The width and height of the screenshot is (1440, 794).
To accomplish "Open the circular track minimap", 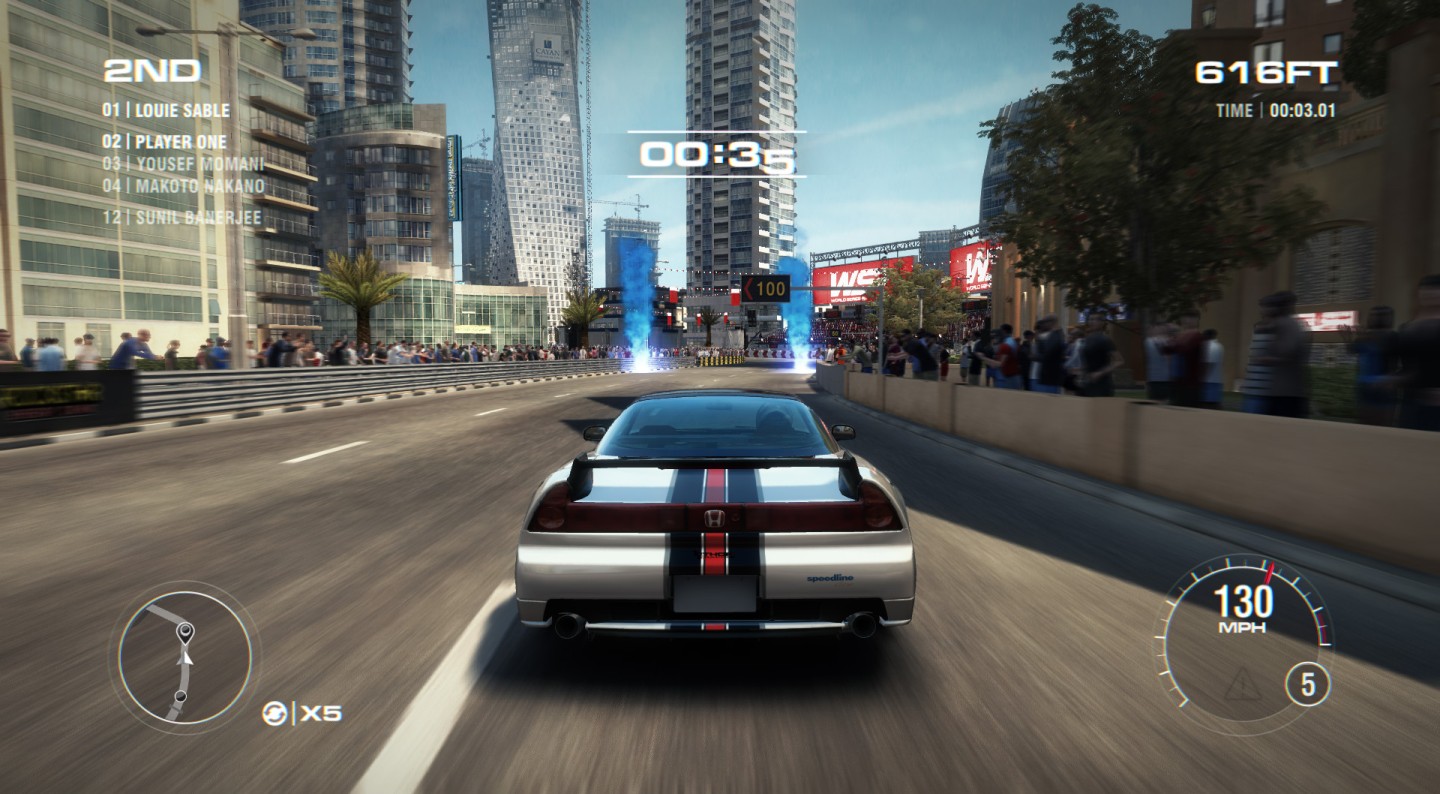I will pos(184,656).
